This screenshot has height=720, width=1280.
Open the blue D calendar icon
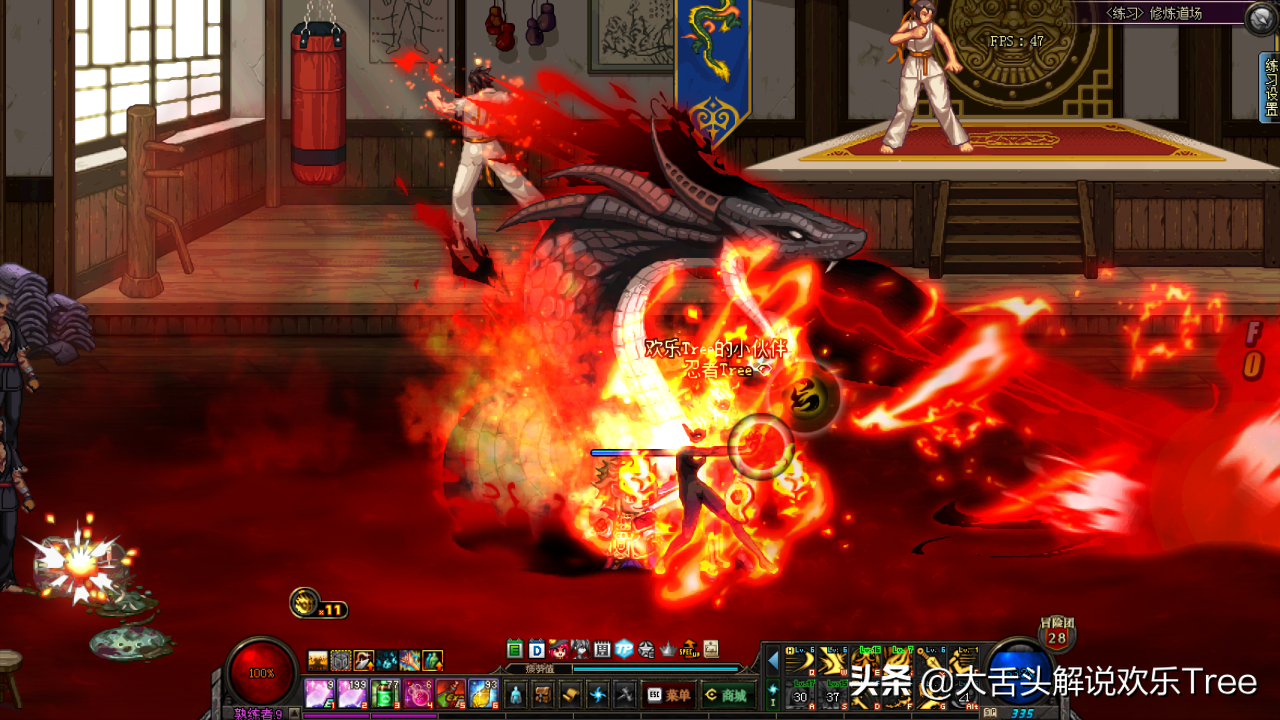[x=536, y=648]
